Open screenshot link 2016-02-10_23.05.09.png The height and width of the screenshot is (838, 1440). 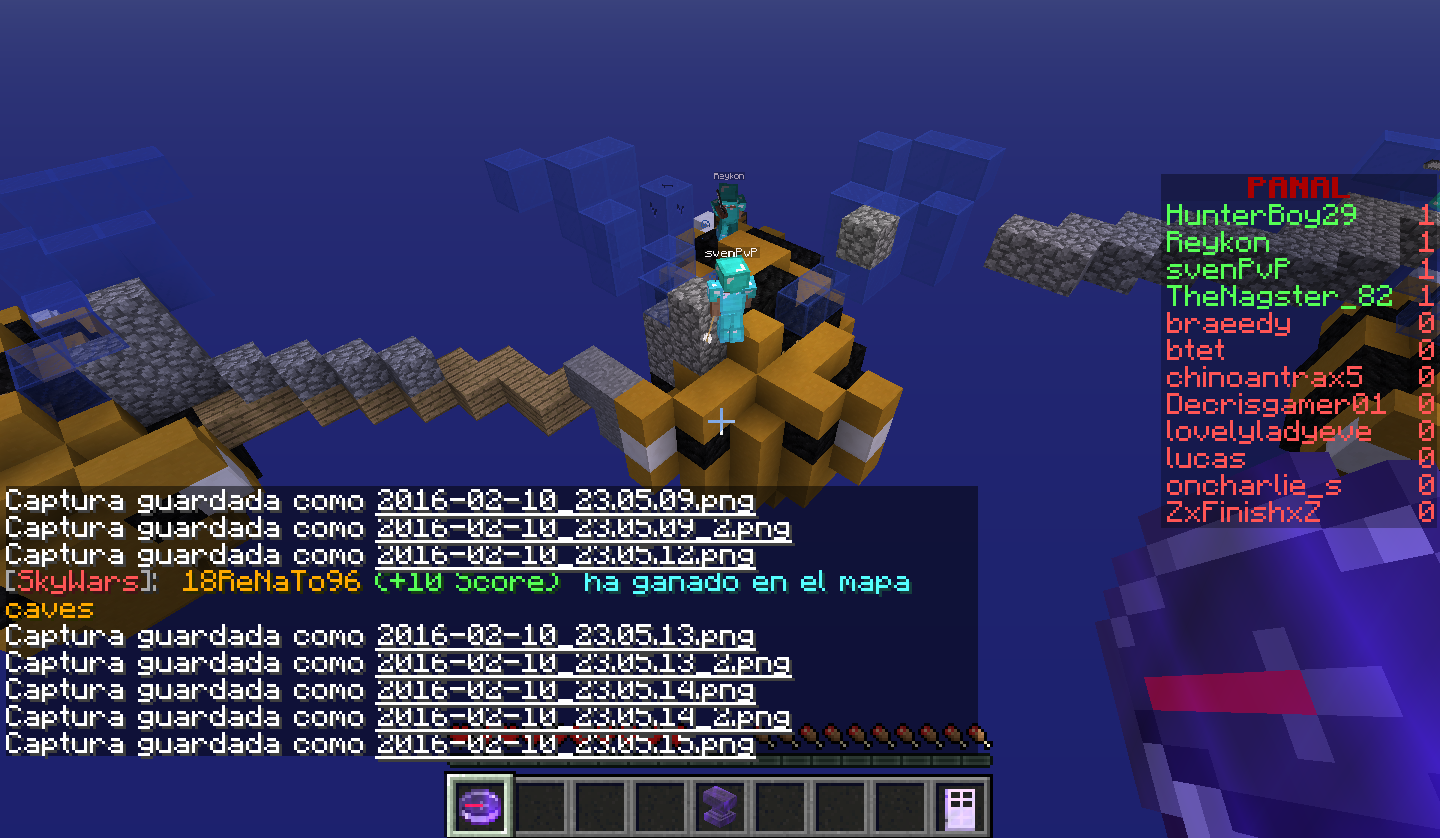[565, 500]
